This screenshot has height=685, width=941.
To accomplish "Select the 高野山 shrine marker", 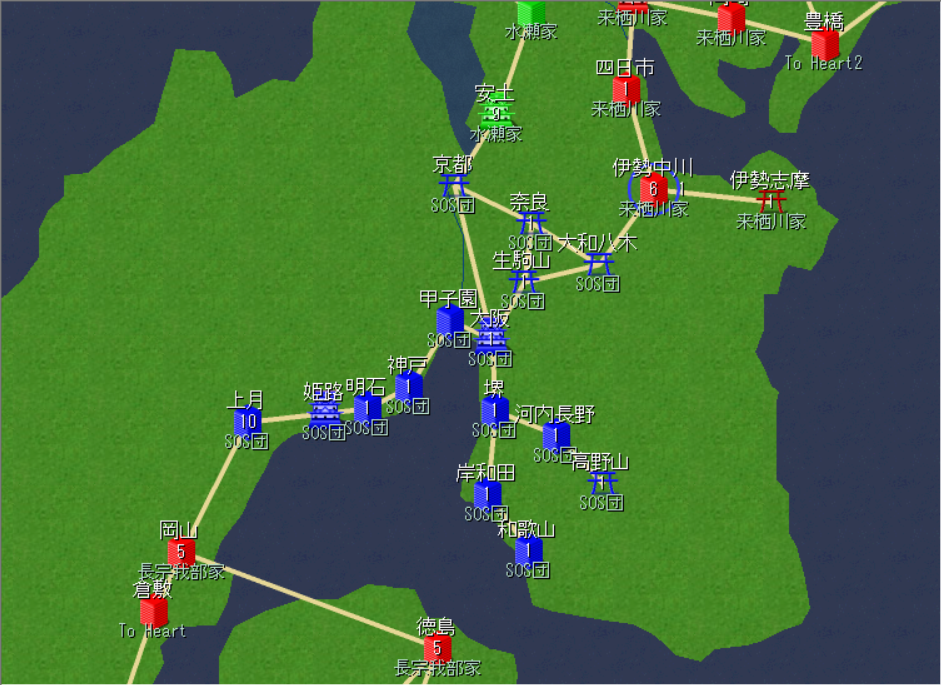I will pyautogui.click(x=602, y=483).
